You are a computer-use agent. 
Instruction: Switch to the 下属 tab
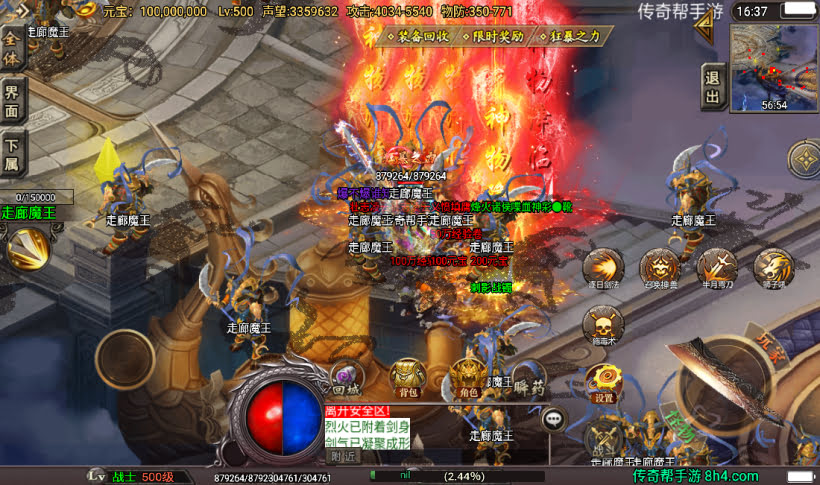tap(12, 157)
